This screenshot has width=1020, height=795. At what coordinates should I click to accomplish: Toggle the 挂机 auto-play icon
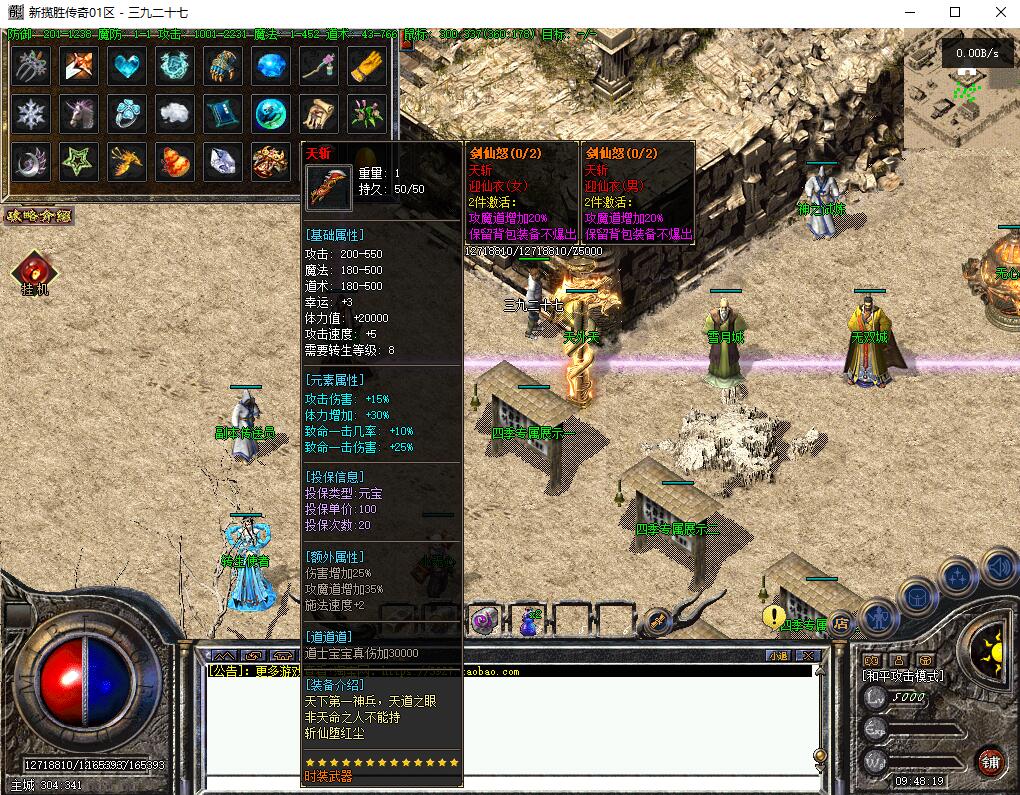(x=34, y=272)
